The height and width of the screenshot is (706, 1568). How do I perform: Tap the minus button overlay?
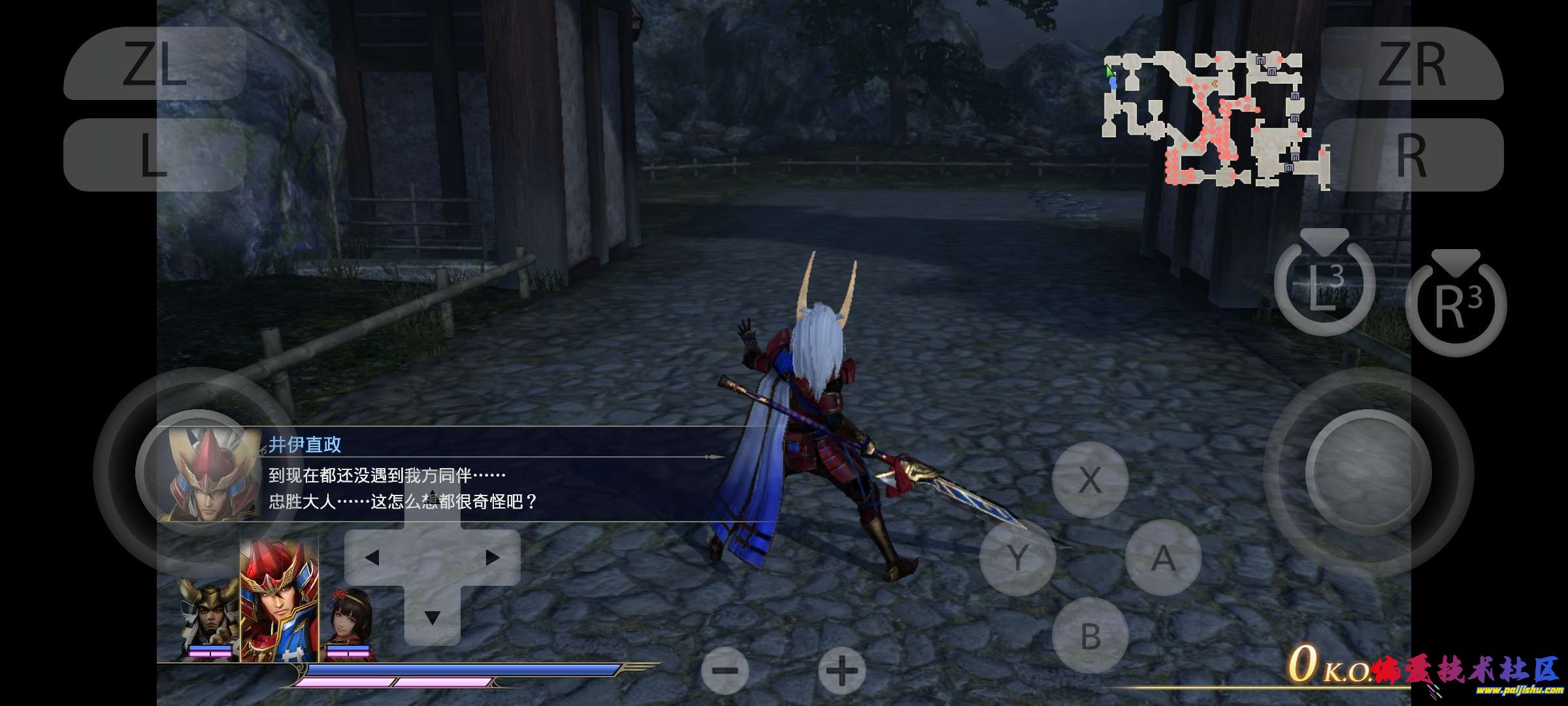(725, 671)
